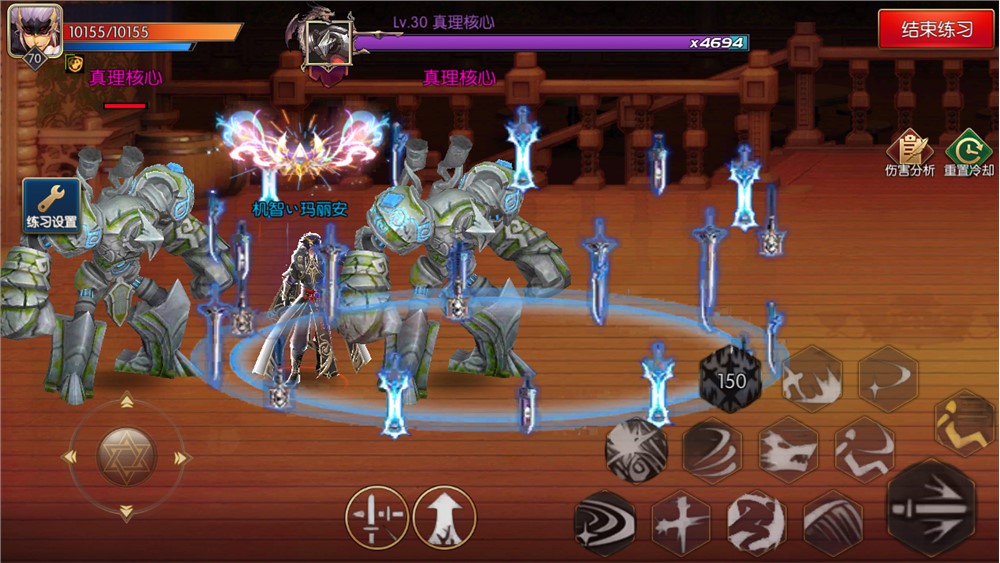Activate the concentric wave arcs skill

(x=605, y=522)
